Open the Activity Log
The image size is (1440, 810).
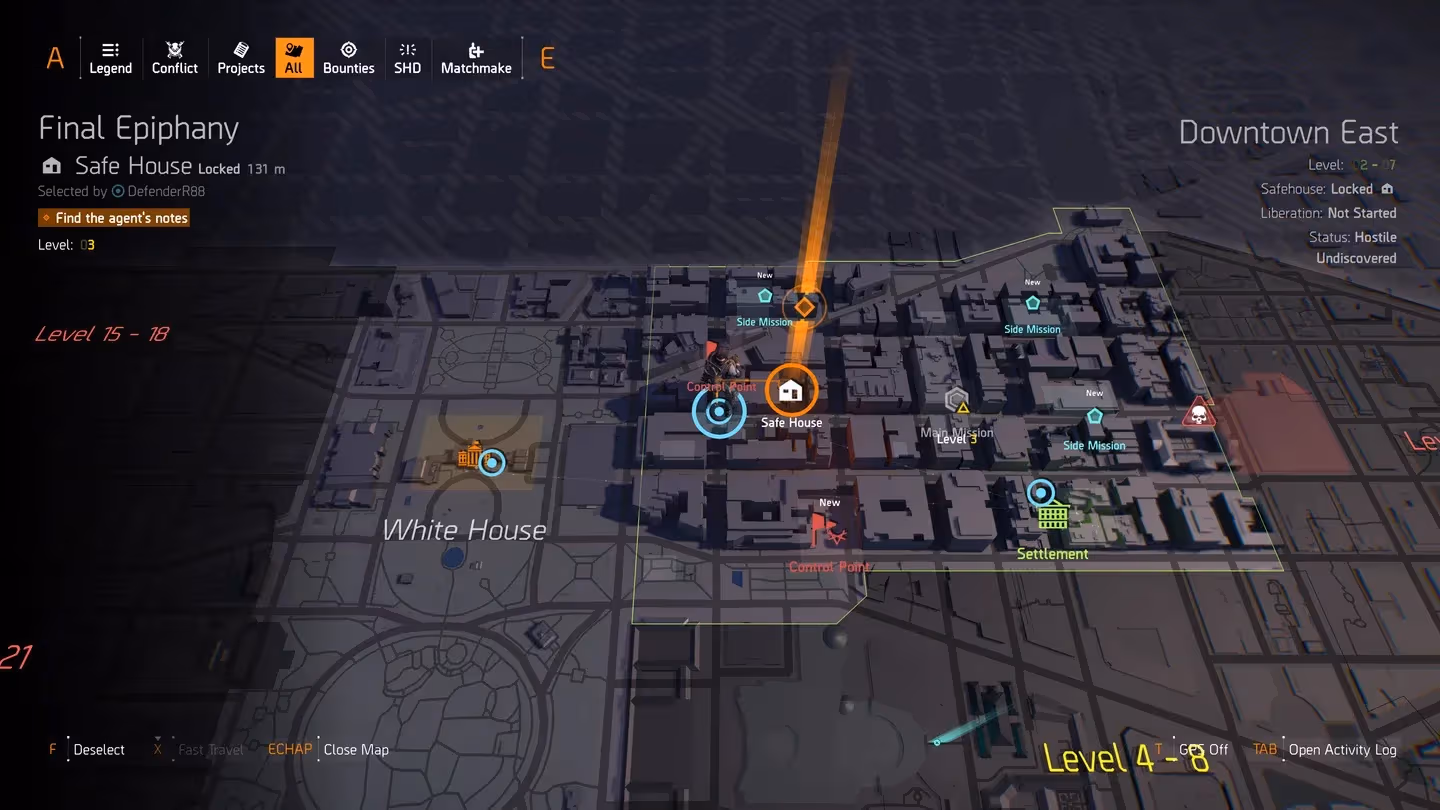tap(1342, 749)
